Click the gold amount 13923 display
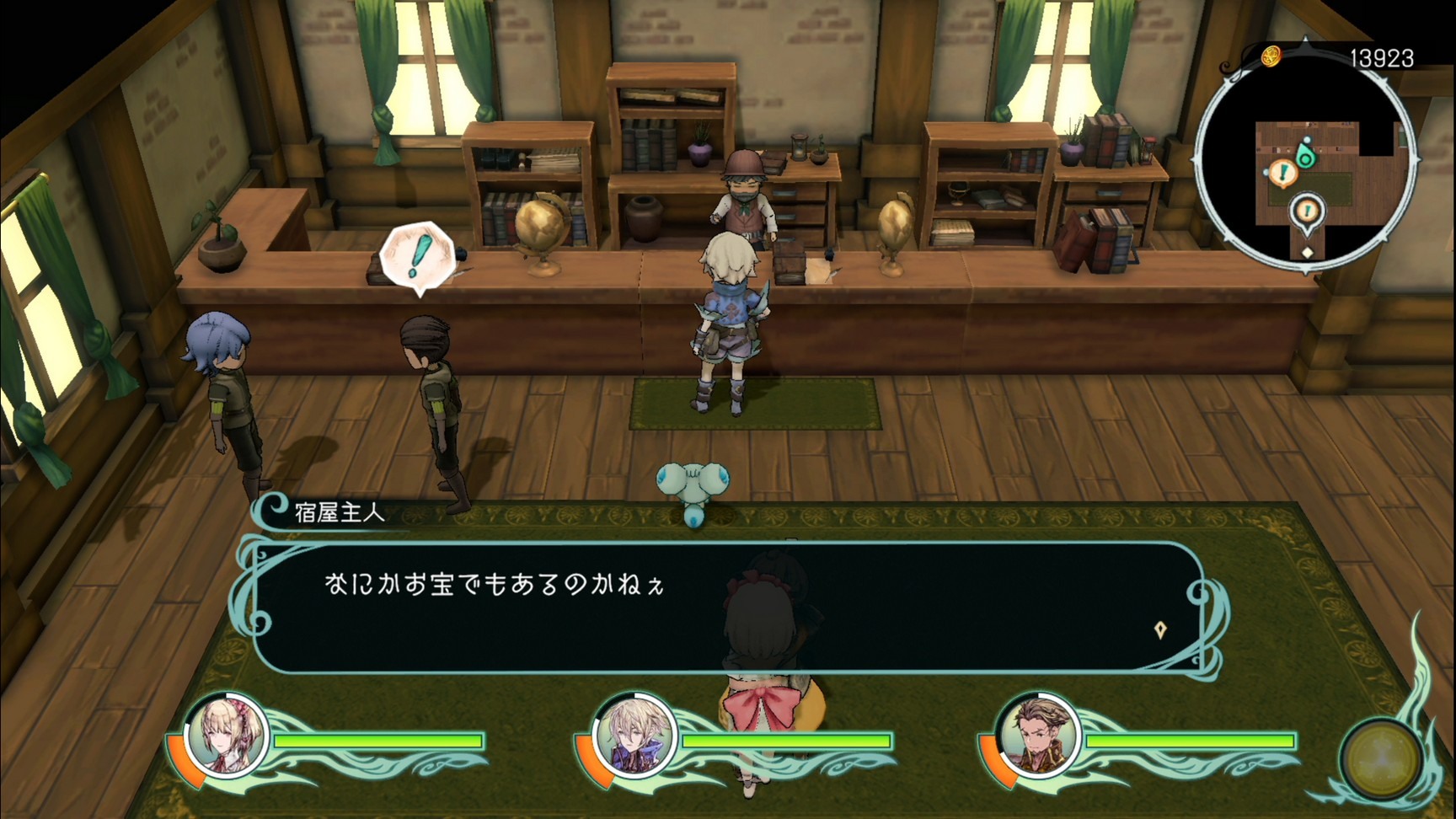 click(x=1383, y=57)
